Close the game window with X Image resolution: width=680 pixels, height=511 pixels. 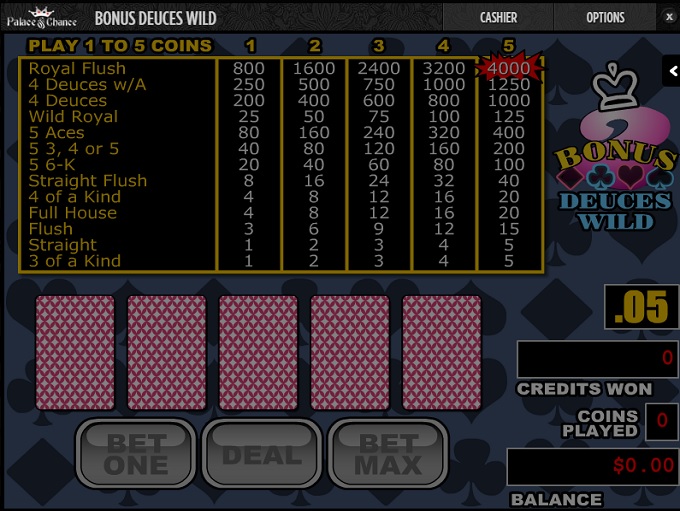click(669, 17)
